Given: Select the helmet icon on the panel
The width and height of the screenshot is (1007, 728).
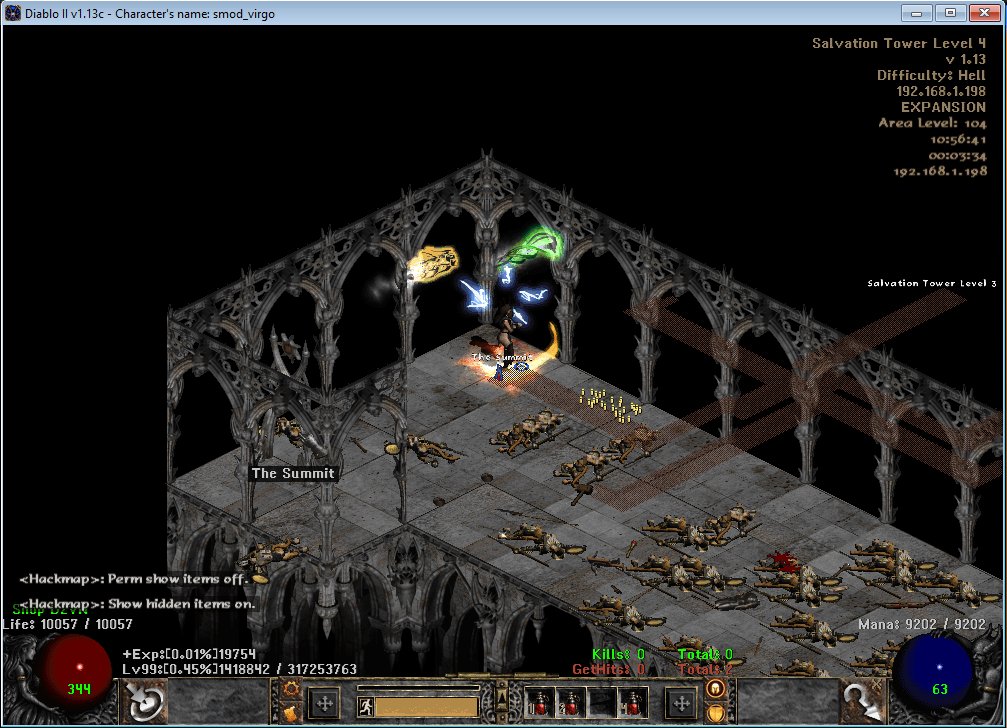Looking at the screenshot, I should coord(715,688).
